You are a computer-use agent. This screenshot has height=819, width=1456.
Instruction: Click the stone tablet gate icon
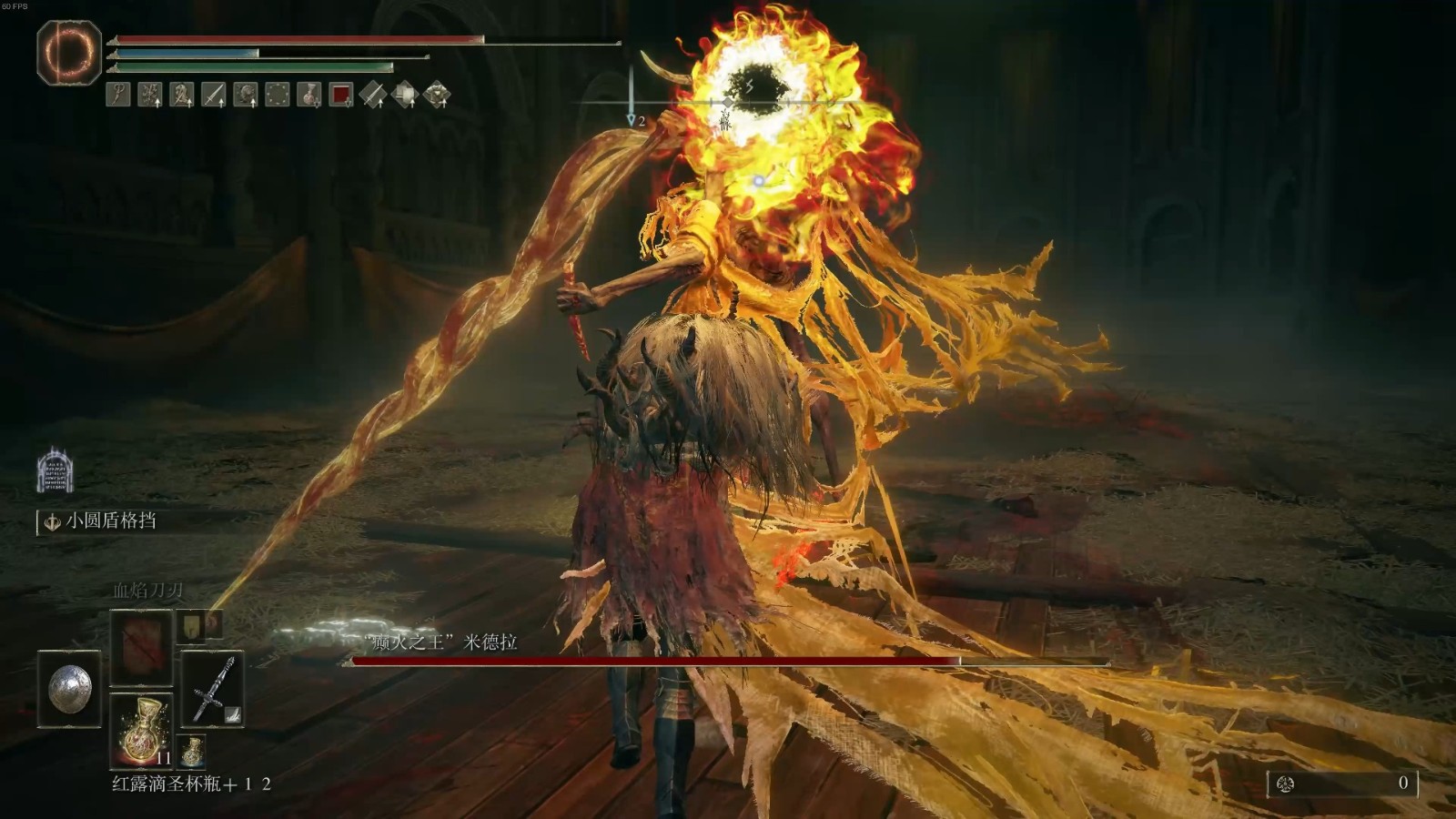[x=55, y=470]
